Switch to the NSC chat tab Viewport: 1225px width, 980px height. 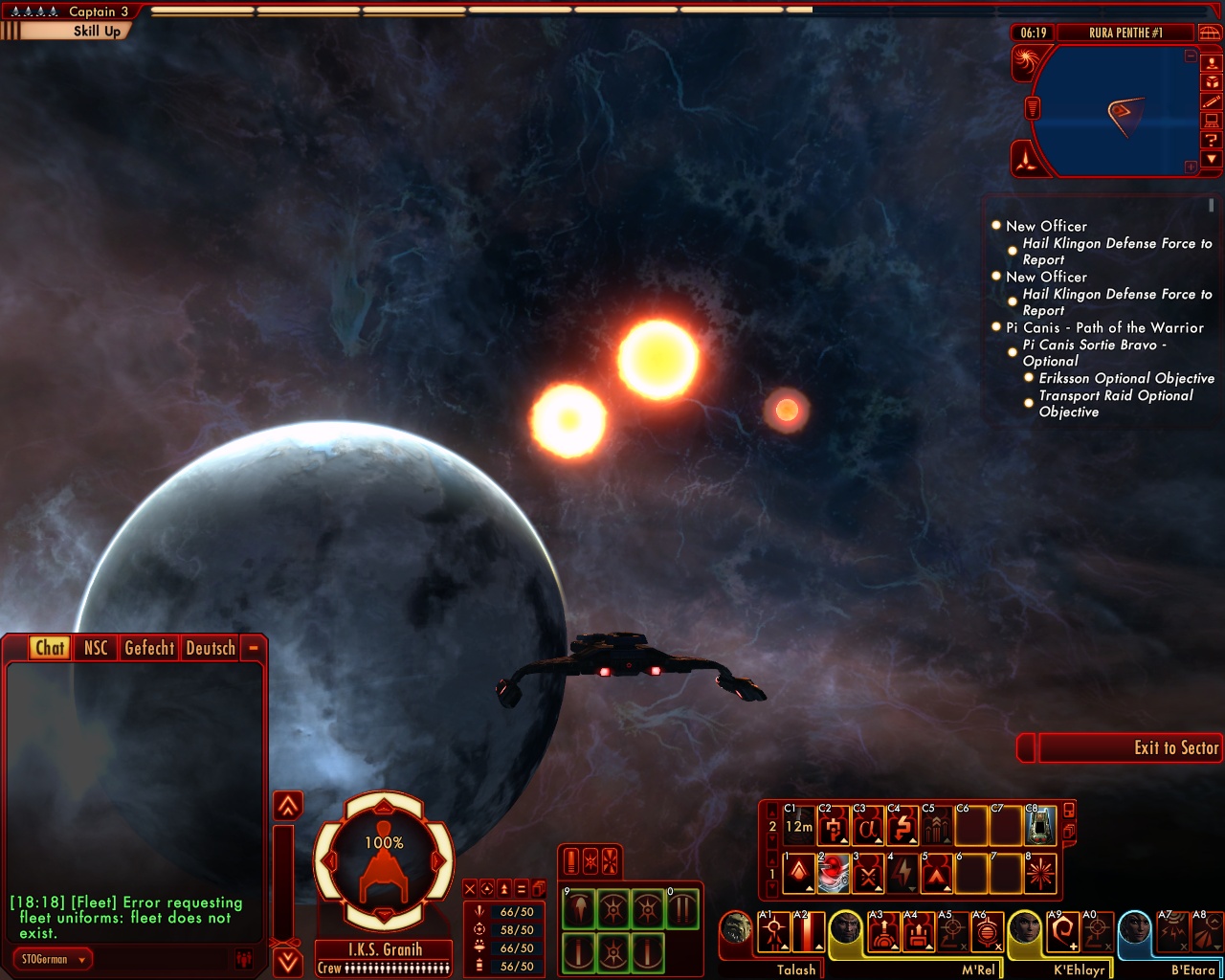(96, 648)
